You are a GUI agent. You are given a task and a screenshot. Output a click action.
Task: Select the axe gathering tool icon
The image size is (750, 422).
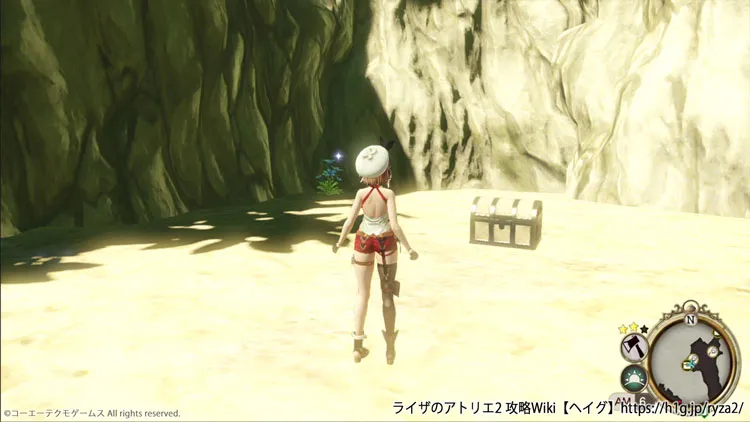pyautogui.click(x=634, y=348)
